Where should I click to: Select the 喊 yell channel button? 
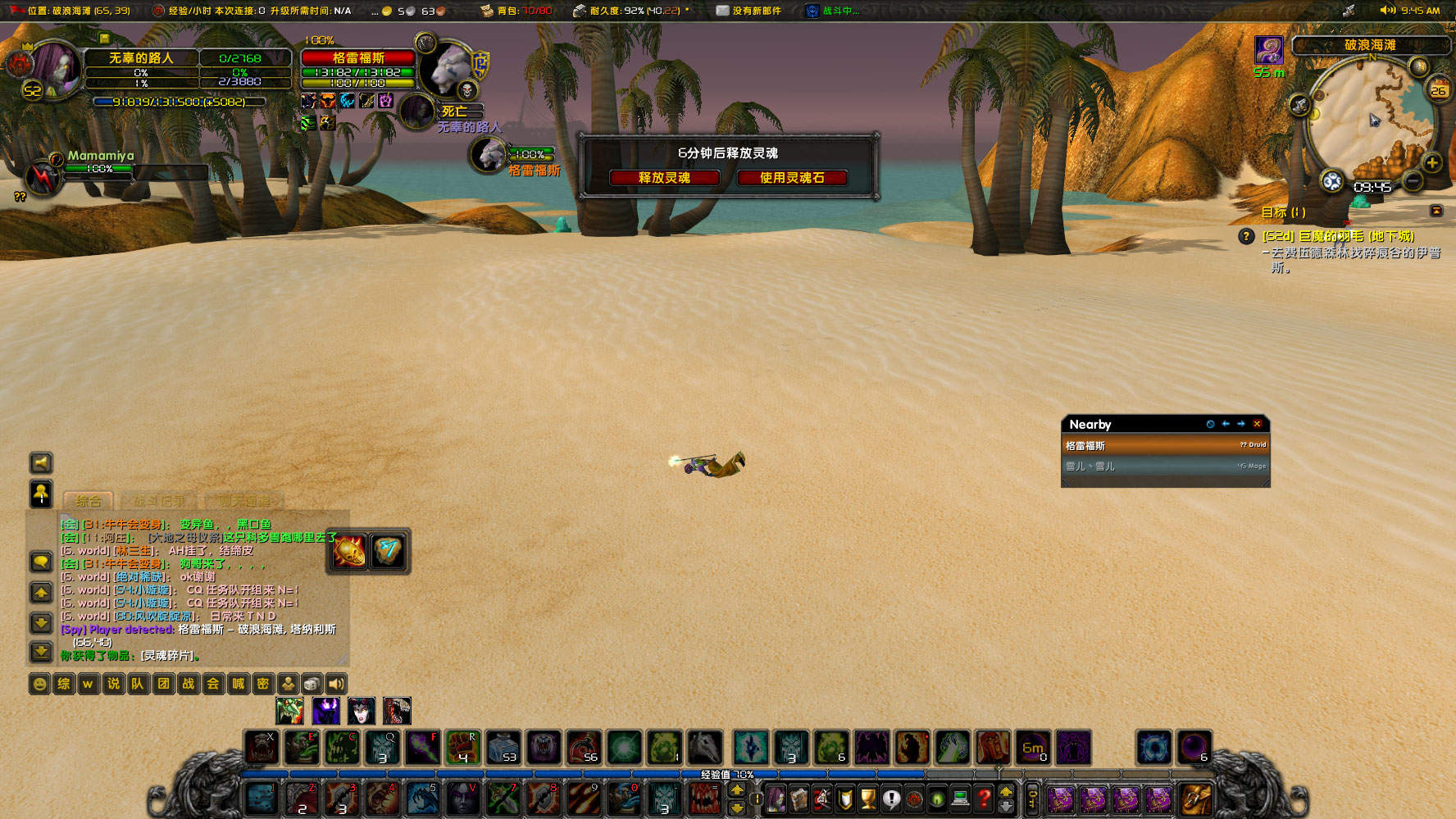point(238,684)
